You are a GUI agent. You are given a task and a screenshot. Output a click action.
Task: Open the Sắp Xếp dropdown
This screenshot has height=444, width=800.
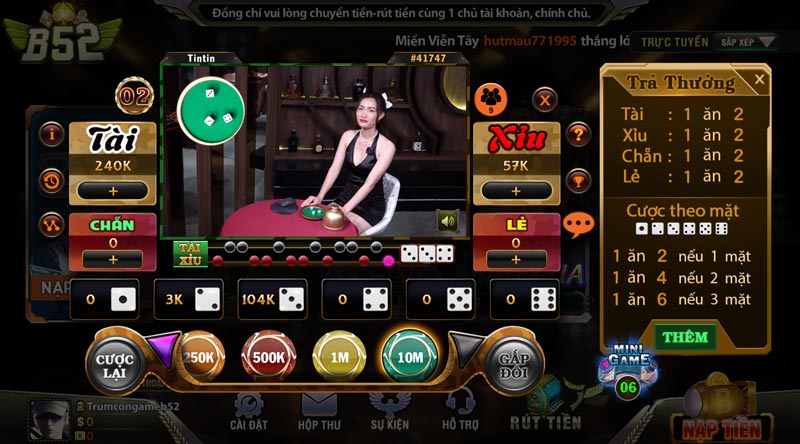pyautogui.click(x=749, y=42)
